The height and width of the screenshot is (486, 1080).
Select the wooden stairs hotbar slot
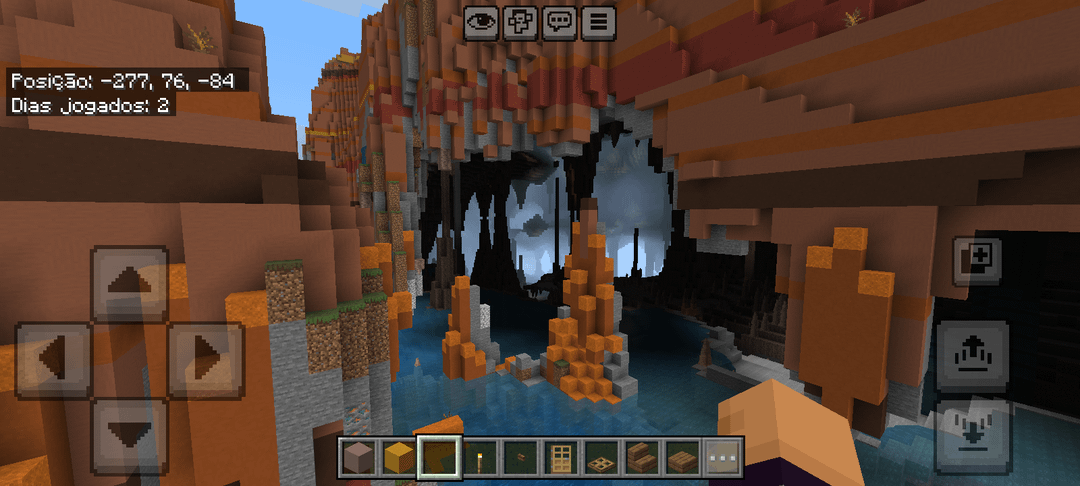(642, 457)
